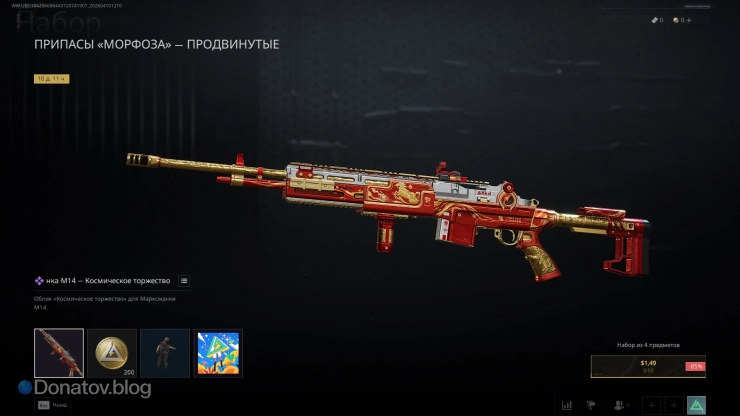This screenshot has height=416, width=740.
Task: Open the friends list icon
Action: pos(621,405)
